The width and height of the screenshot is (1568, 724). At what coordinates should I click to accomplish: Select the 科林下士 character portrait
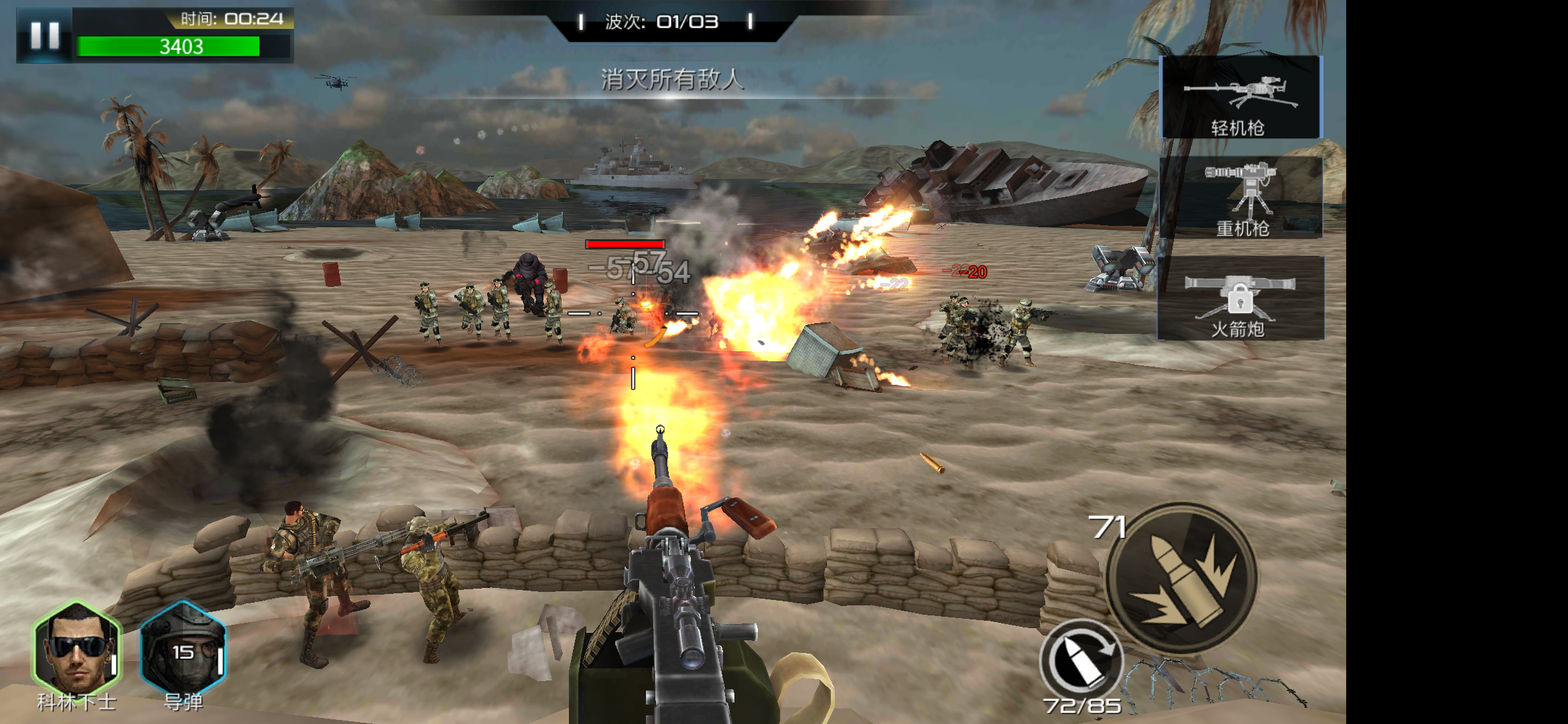(76, 648)
